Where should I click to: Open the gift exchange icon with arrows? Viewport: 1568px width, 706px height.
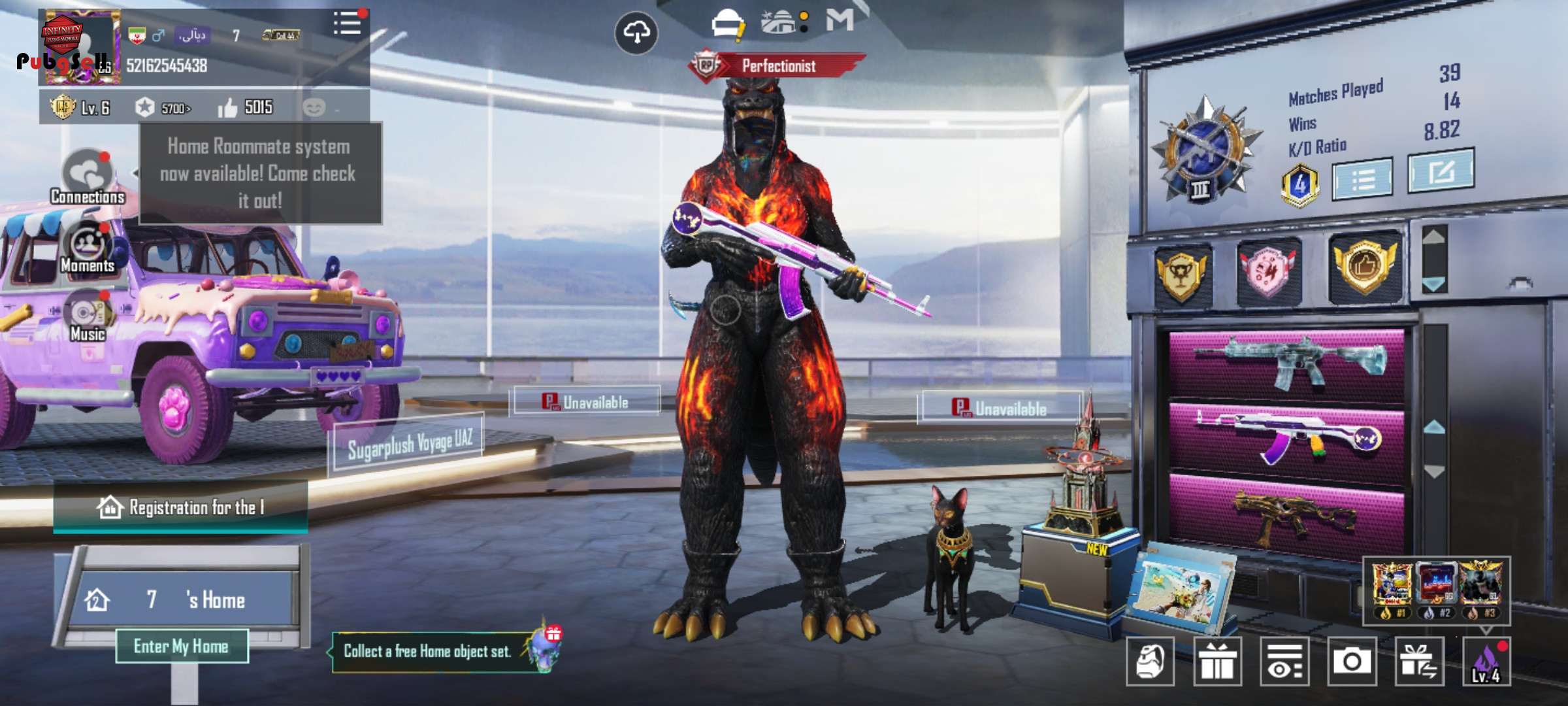pos(1419,662)
